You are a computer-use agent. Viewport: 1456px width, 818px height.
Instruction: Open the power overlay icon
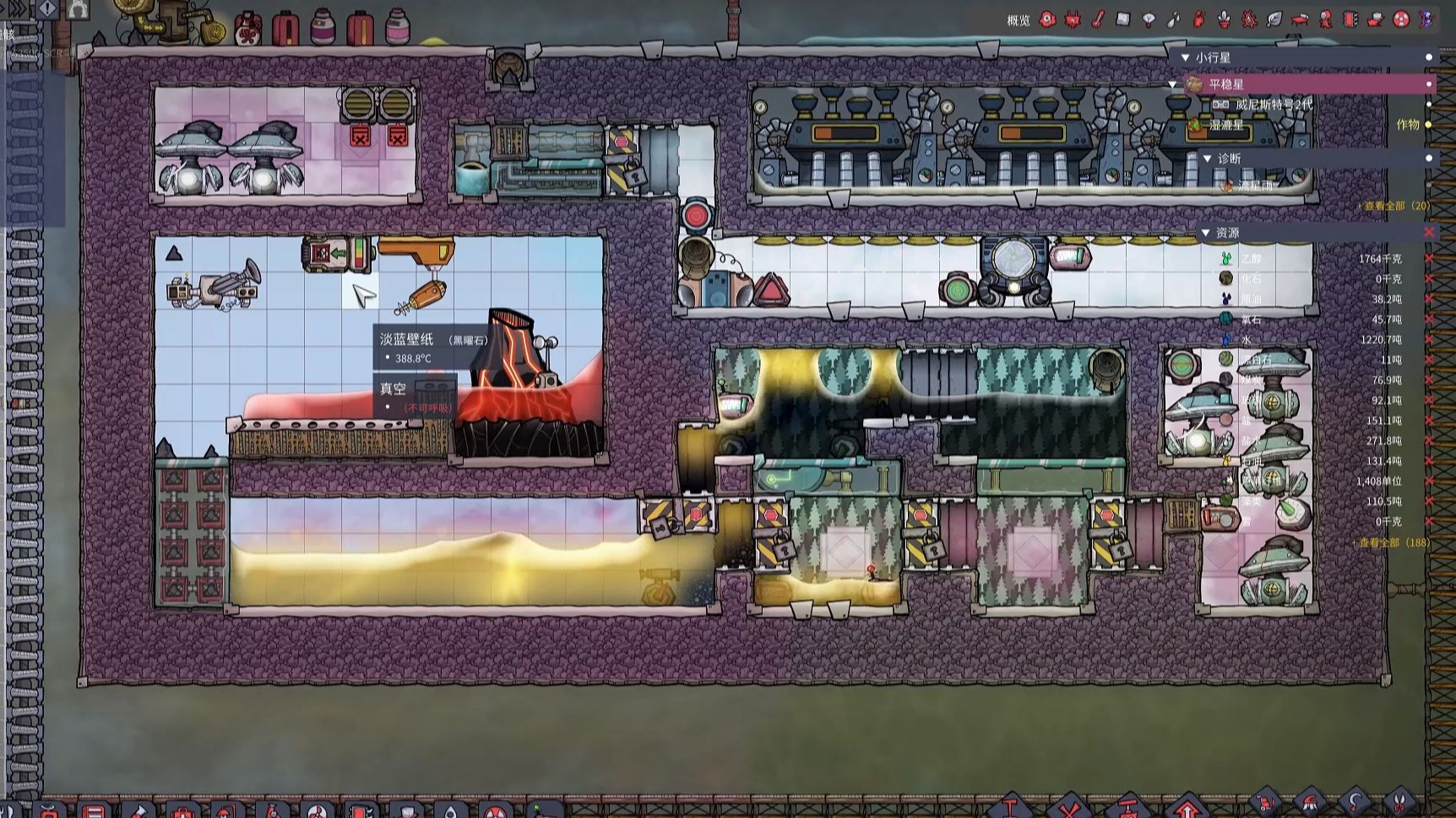[x=1072, y=18]
